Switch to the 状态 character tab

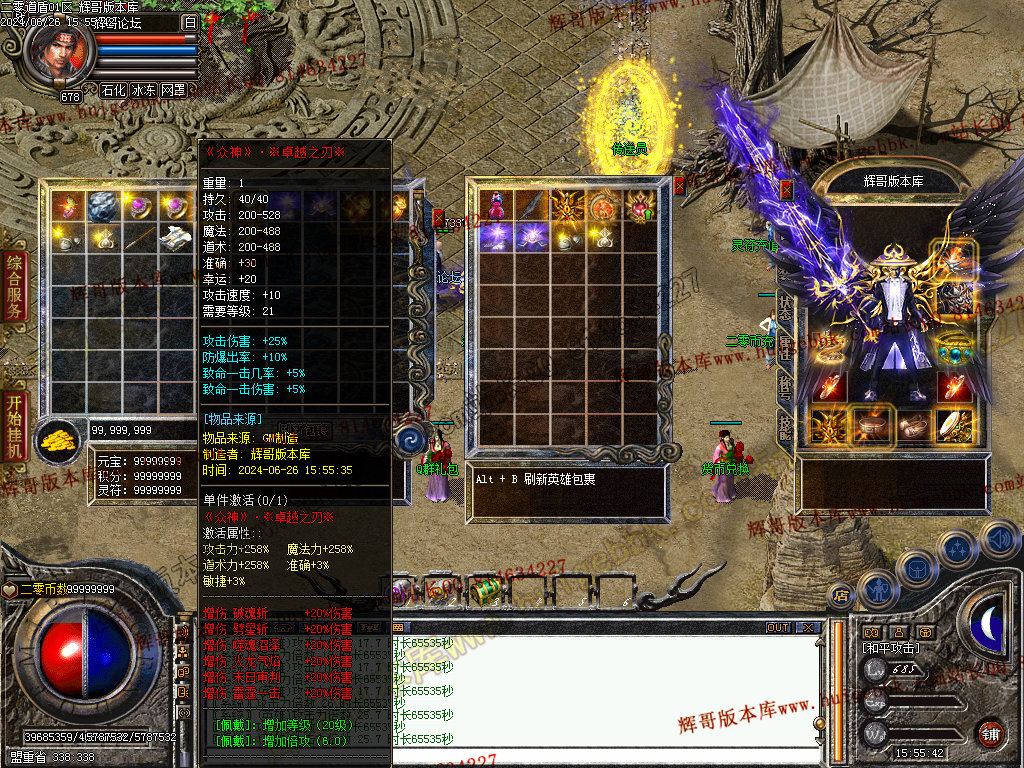coord(785,307)
